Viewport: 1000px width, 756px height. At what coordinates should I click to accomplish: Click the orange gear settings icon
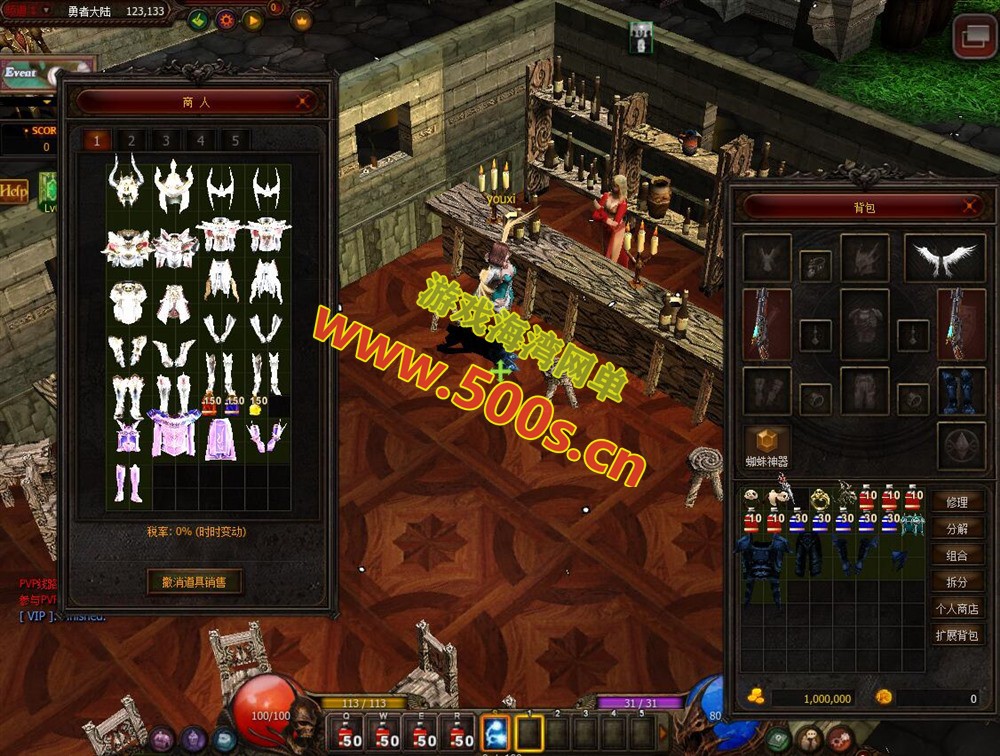225,19
